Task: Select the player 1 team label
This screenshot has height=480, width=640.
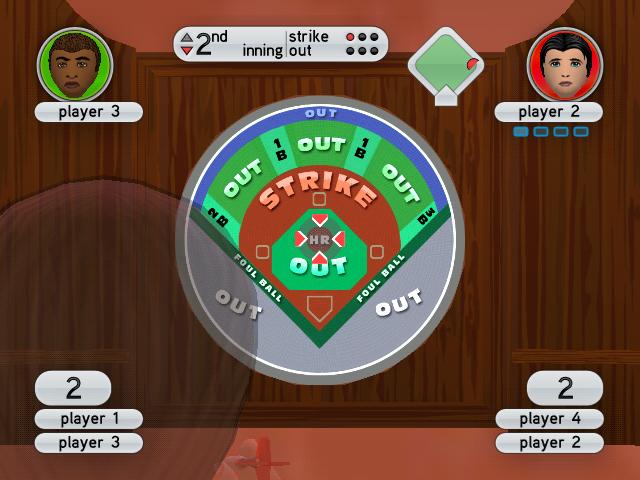Action: [88, 419]
